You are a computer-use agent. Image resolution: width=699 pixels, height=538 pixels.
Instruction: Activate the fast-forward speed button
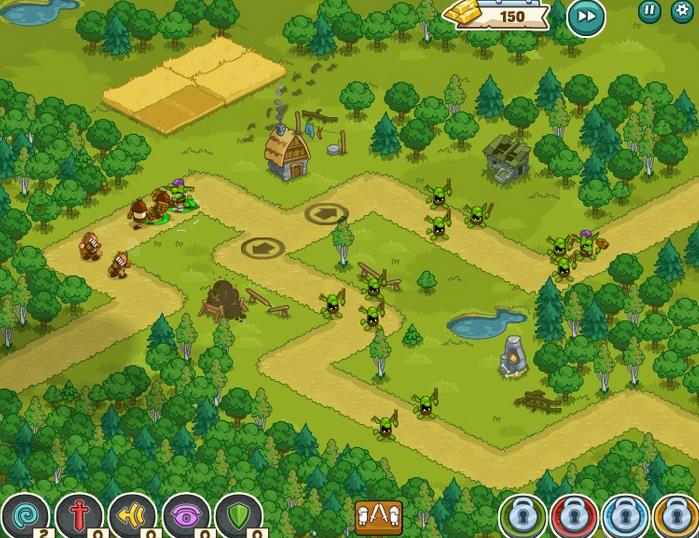(585, 17)
